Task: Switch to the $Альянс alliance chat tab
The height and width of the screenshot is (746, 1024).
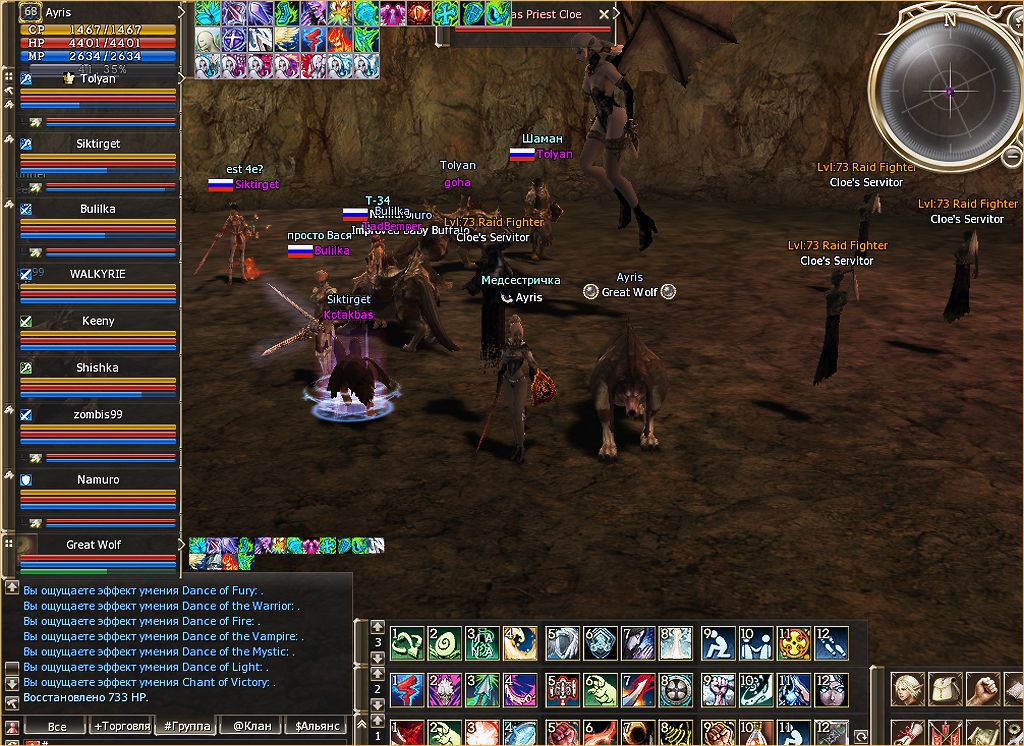Action: click(x=315, y=726)
